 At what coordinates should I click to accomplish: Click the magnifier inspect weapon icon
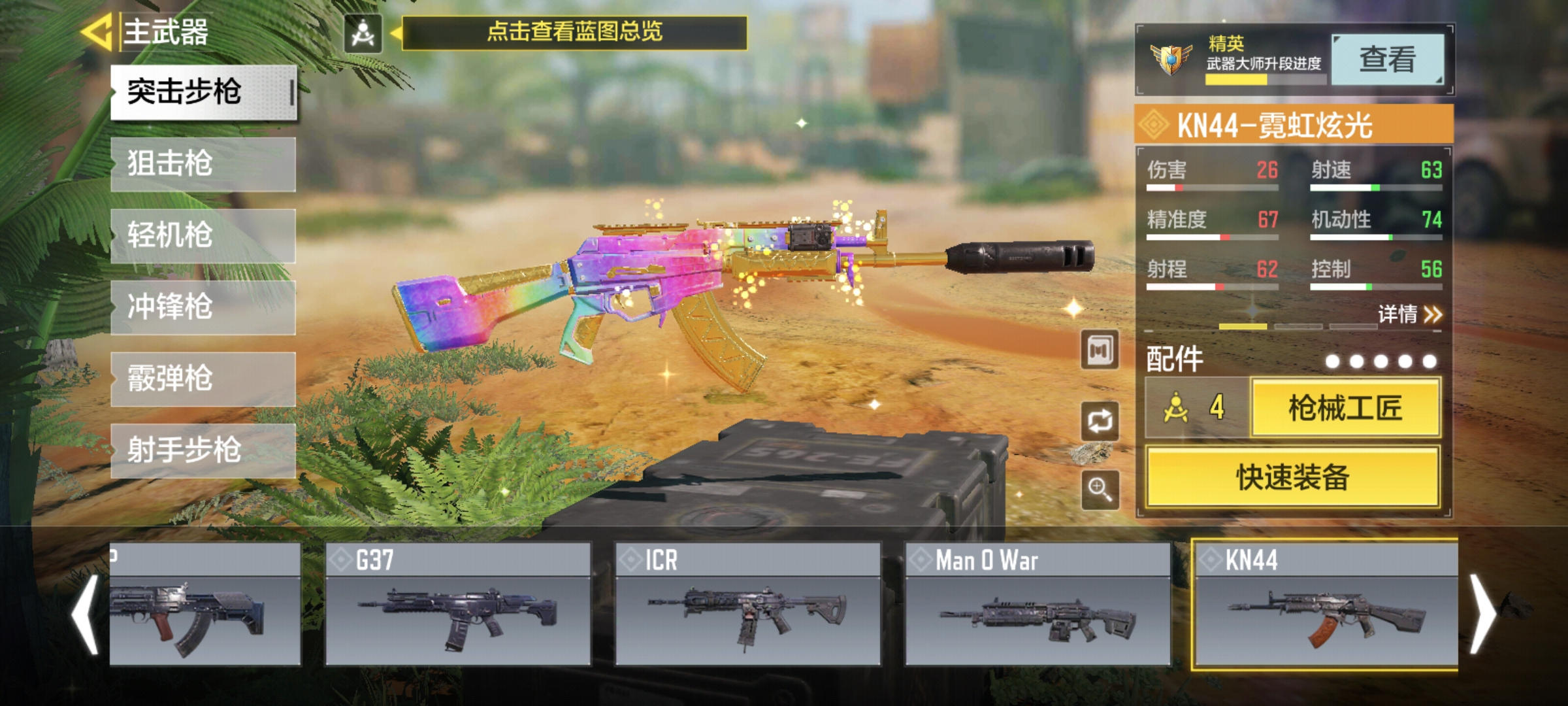click(1100, 489)
